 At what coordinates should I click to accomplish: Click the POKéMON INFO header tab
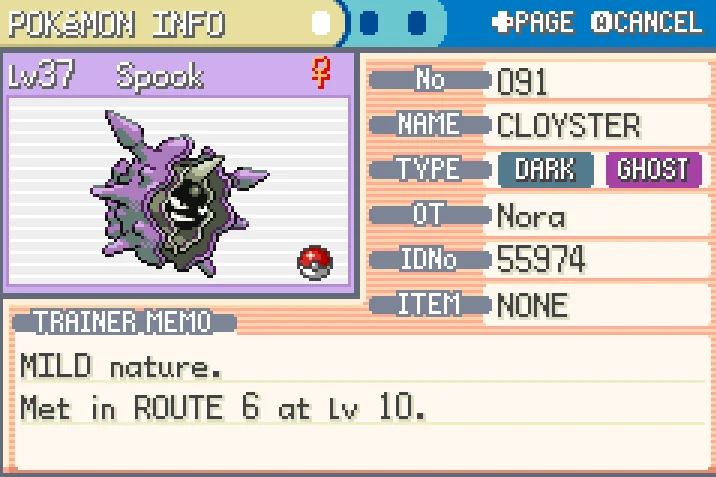click(x=118, y=22)
